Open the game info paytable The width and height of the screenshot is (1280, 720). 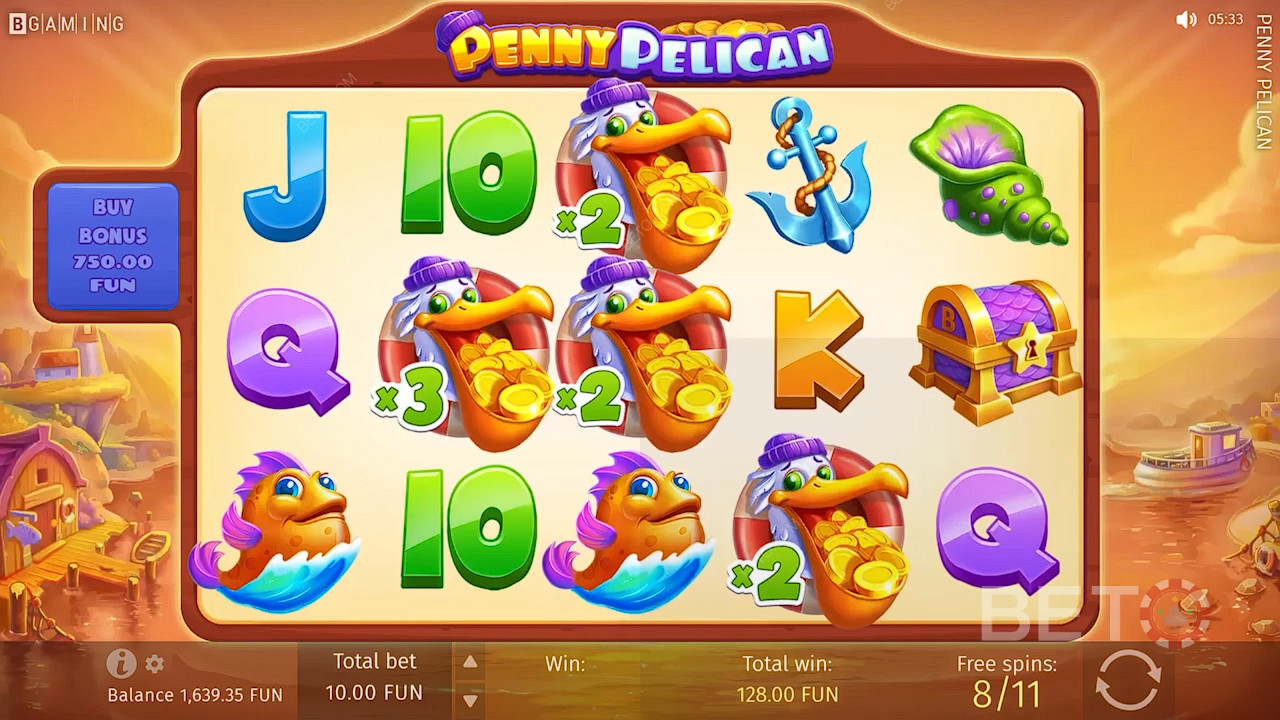(121, 663)
